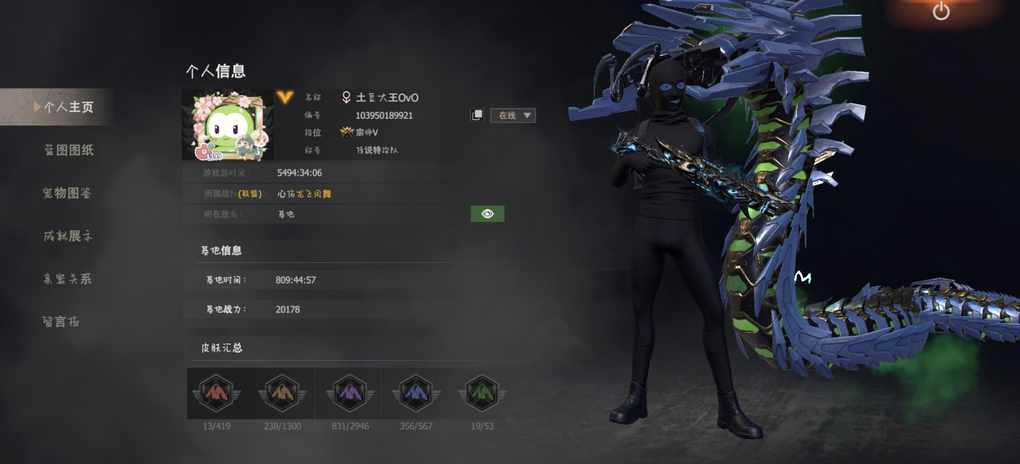Screen dimensions: 1020x464
Task: Open the 宠物图鉴 tab
Action: tap(67, 193)
